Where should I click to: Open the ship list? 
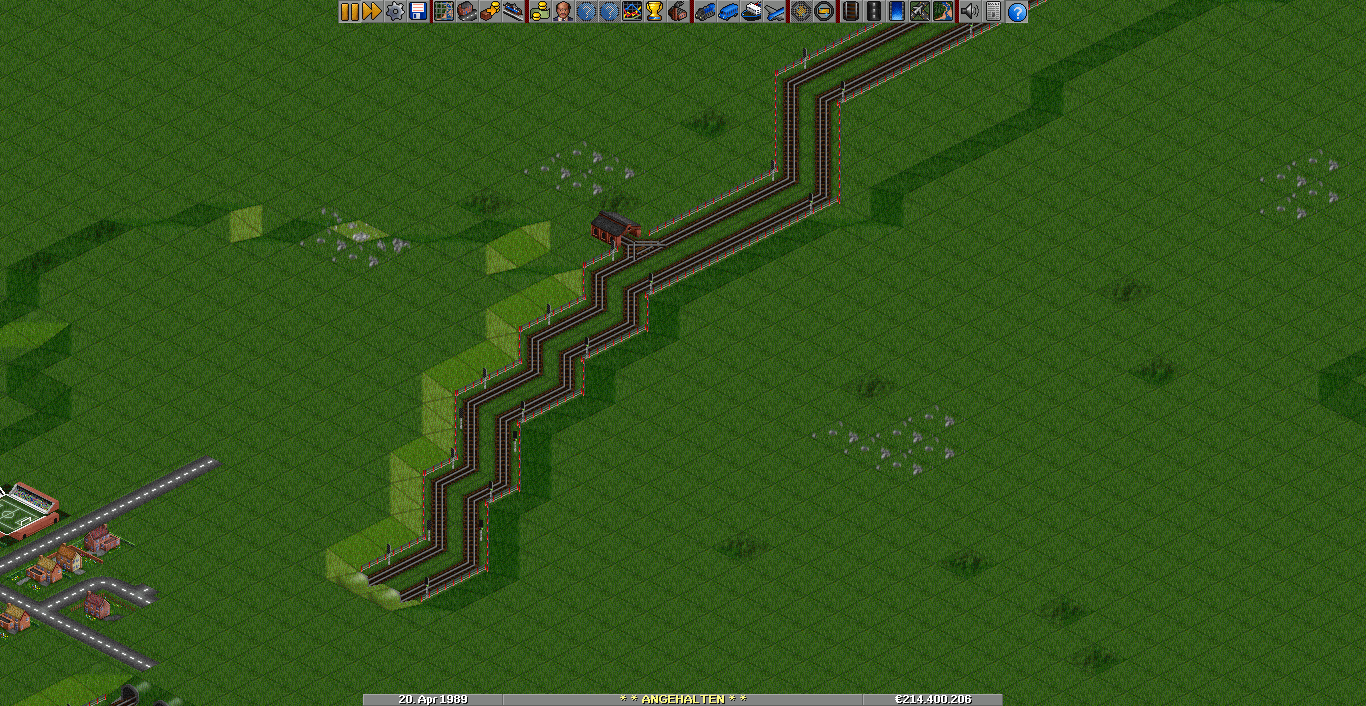[x=752, y=11]
